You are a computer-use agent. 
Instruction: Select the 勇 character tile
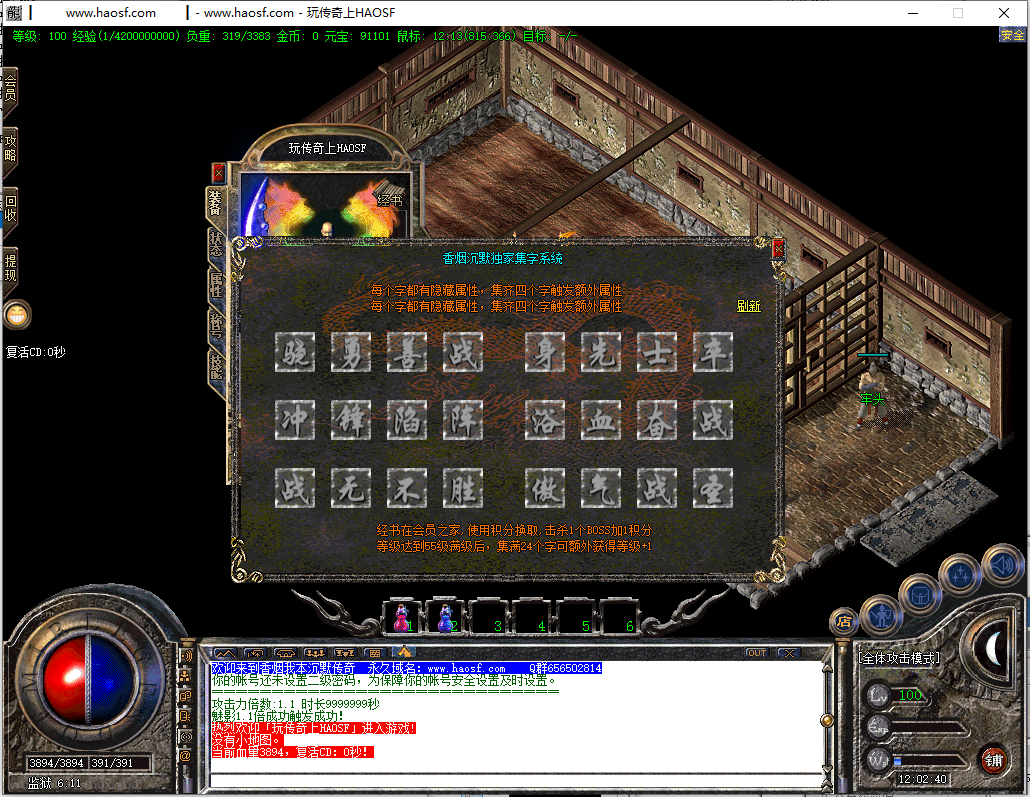click(x=351, y=352)
